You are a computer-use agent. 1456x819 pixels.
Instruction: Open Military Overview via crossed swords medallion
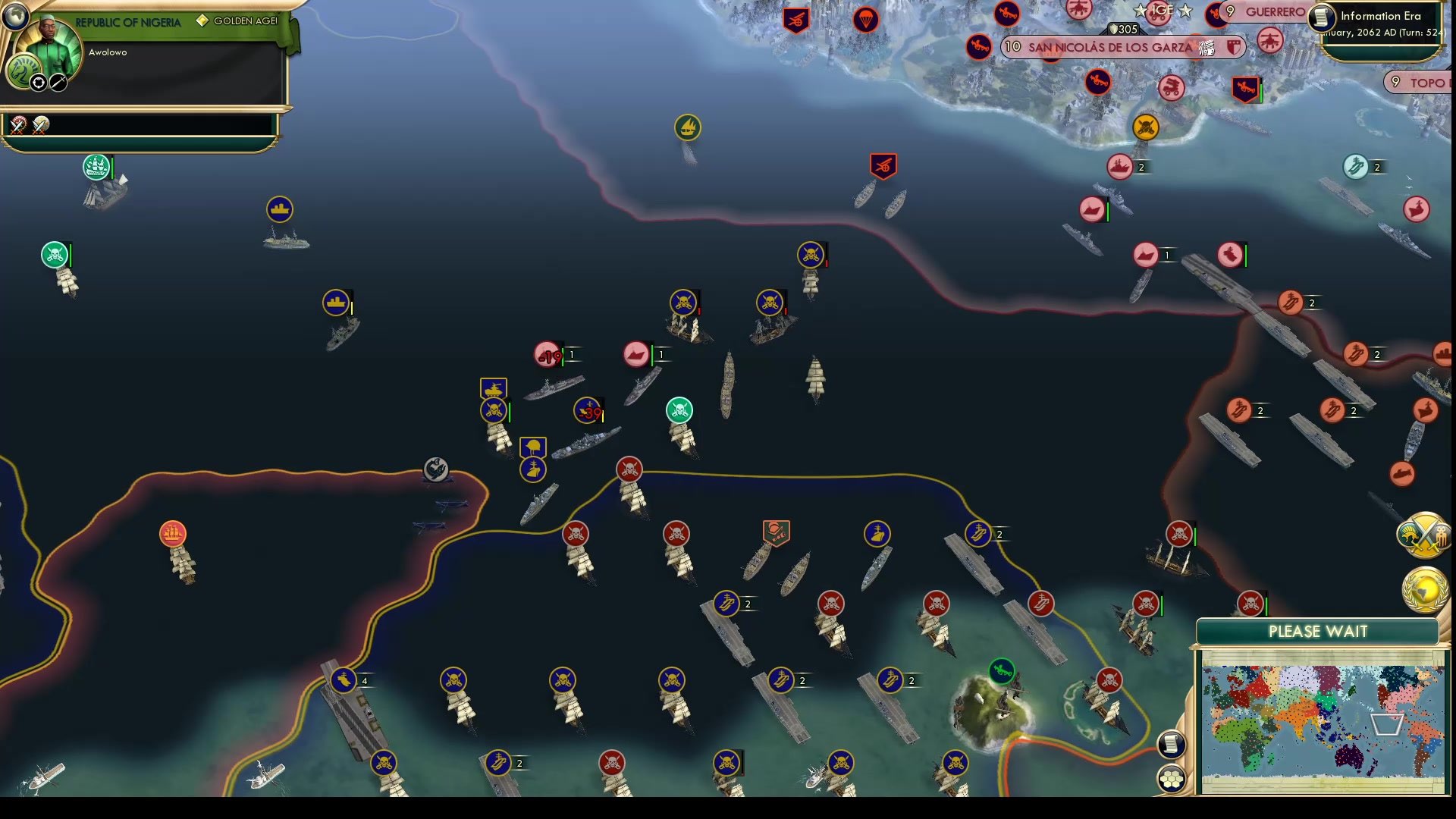1424,535
